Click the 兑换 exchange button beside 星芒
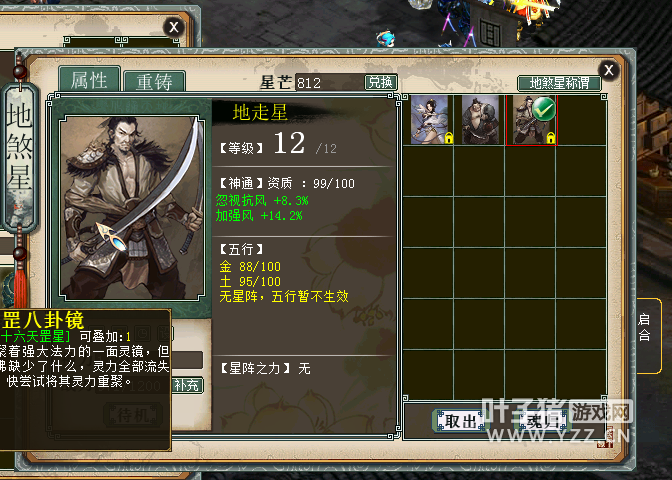This screenshot has width=672, height=480. 380,82
